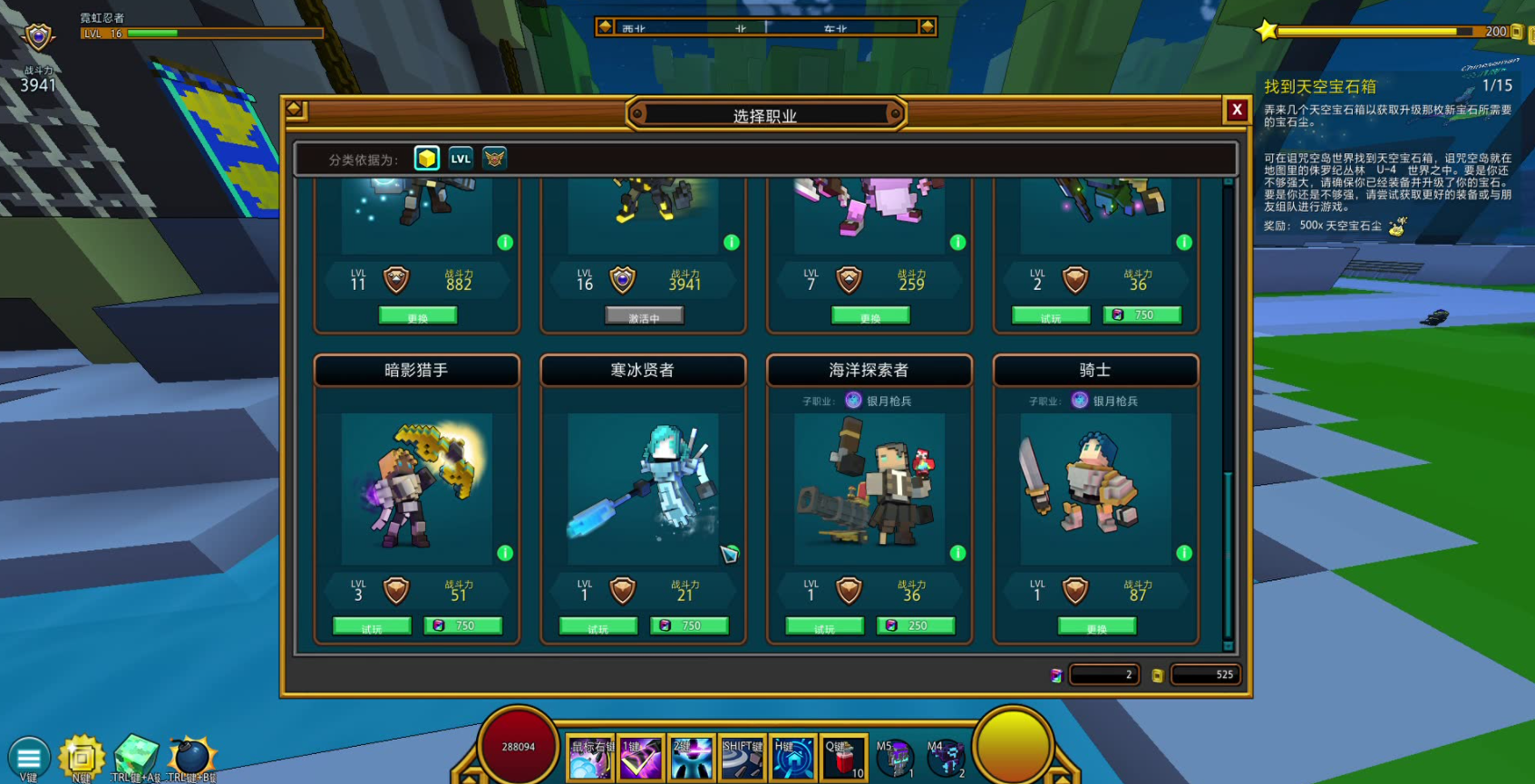Click 更换 on the level 7 class card
This screenshot has width=1535, height=784.
point(870,316)
